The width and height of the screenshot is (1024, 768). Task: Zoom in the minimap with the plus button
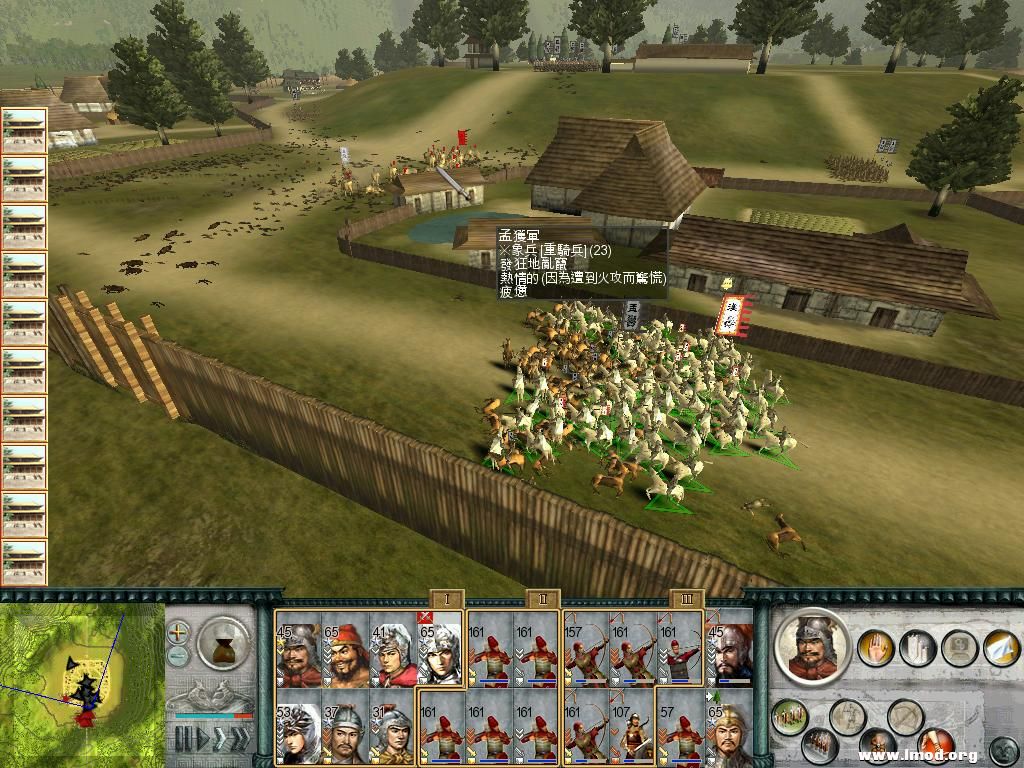coord(178,633)
